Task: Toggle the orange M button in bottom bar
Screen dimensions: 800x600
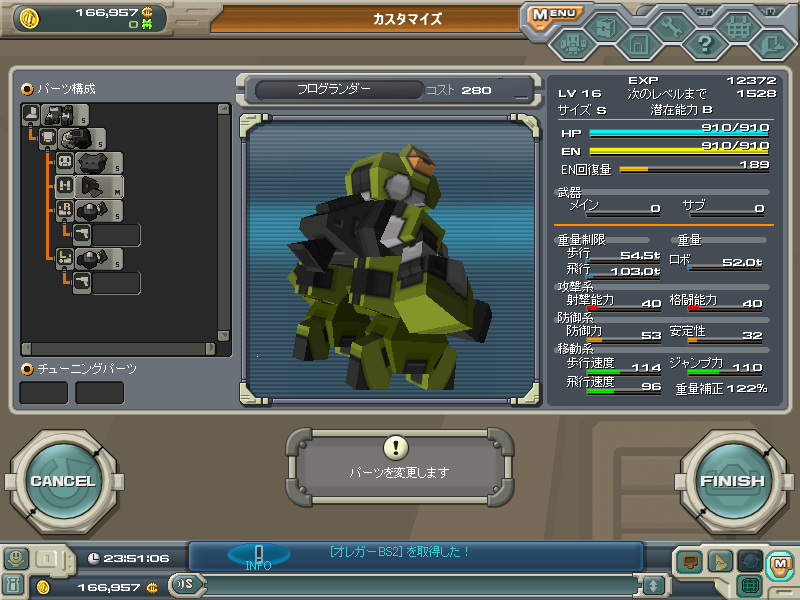Action: click(780, 564)
